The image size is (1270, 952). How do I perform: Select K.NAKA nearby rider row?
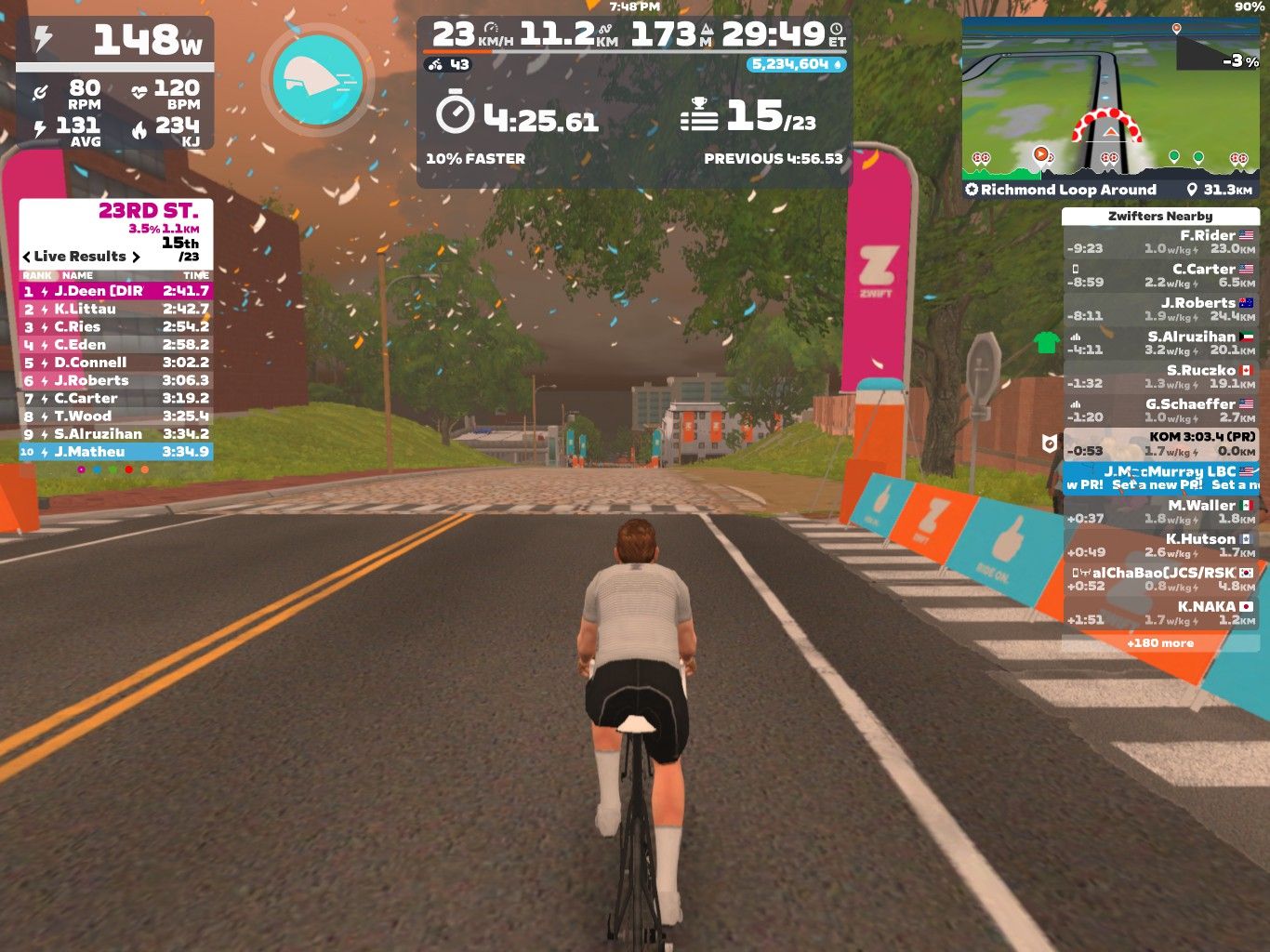[x=1160, y=613]
